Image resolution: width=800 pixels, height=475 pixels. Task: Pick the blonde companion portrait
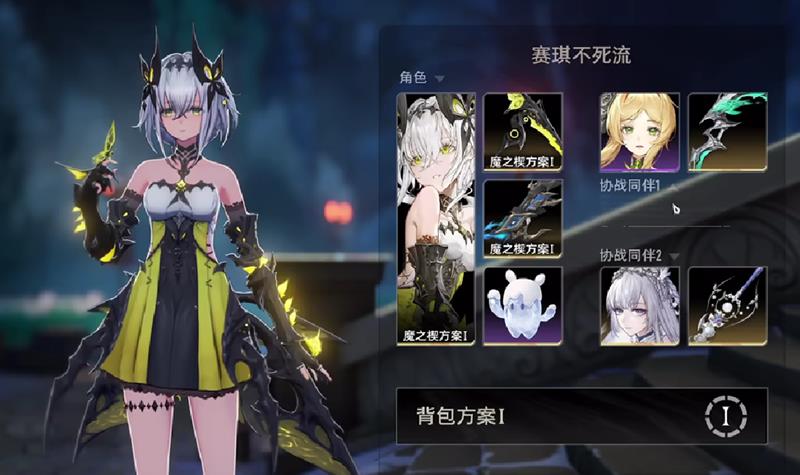(640, 131)
